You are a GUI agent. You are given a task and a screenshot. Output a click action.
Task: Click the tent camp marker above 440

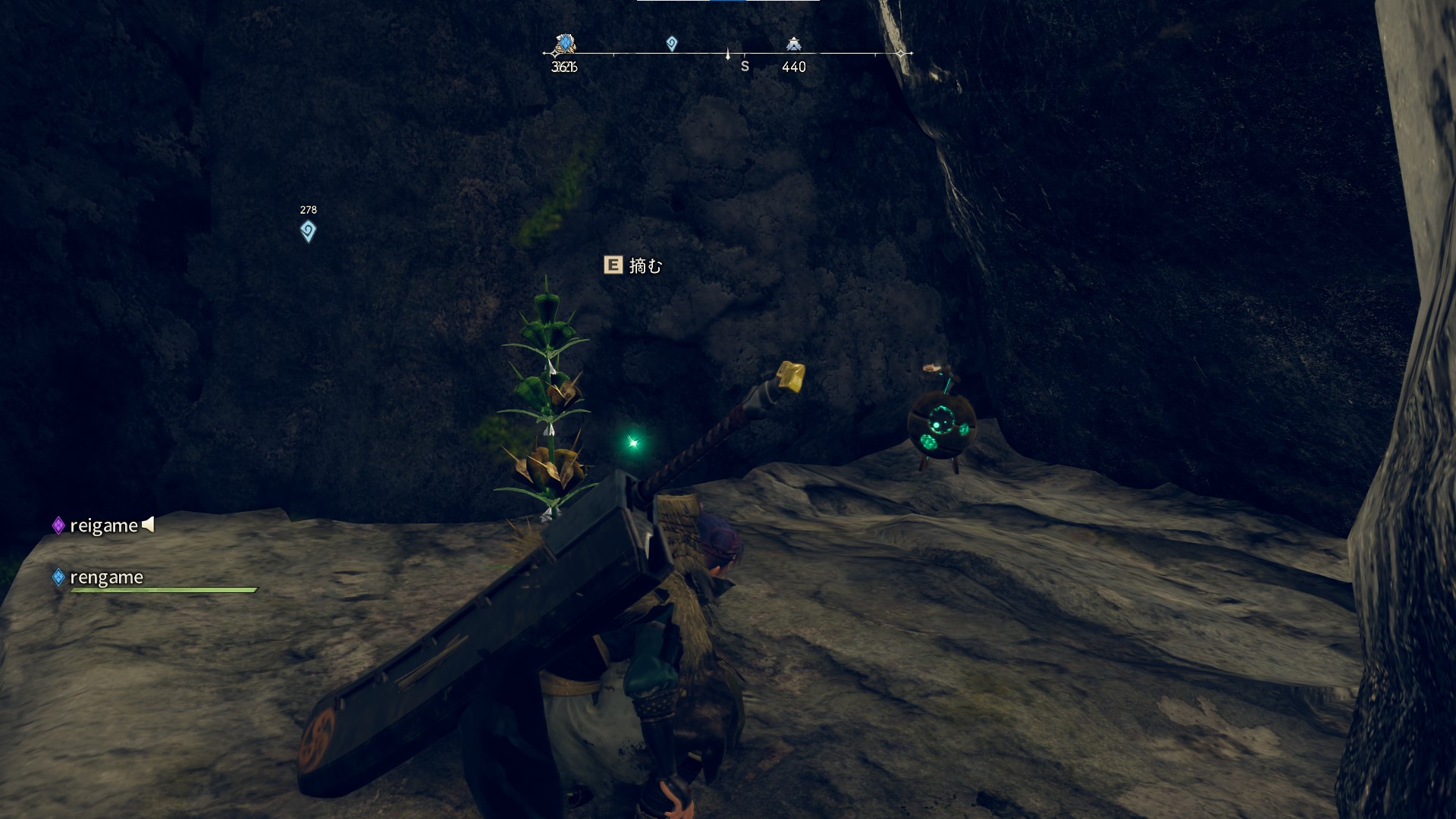tap(793, 44)
